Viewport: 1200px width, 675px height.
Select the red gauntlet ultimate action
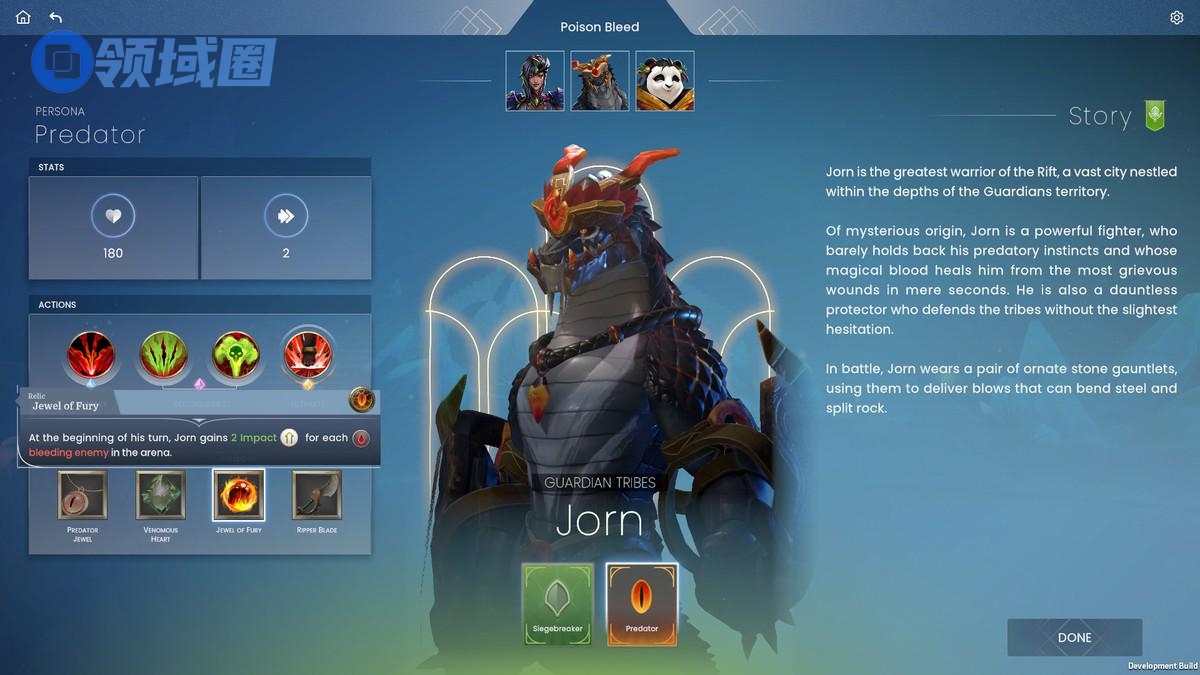pos(308,355)
